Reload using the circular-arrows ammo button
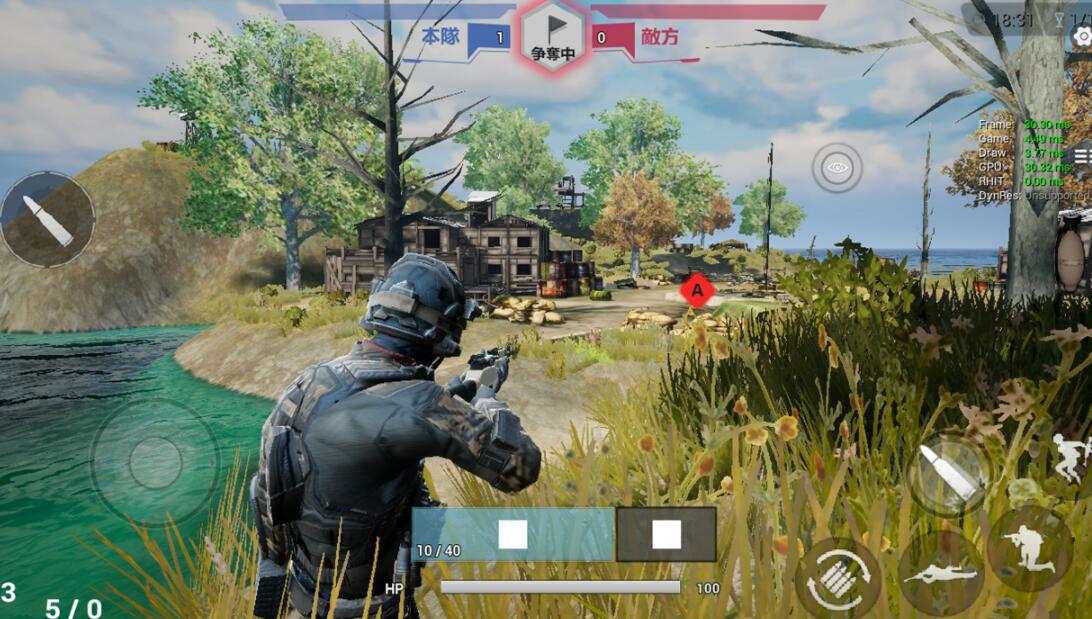The height and width of the screenshot is (619, 1092). pyautogui.click(x=838, y=578)
